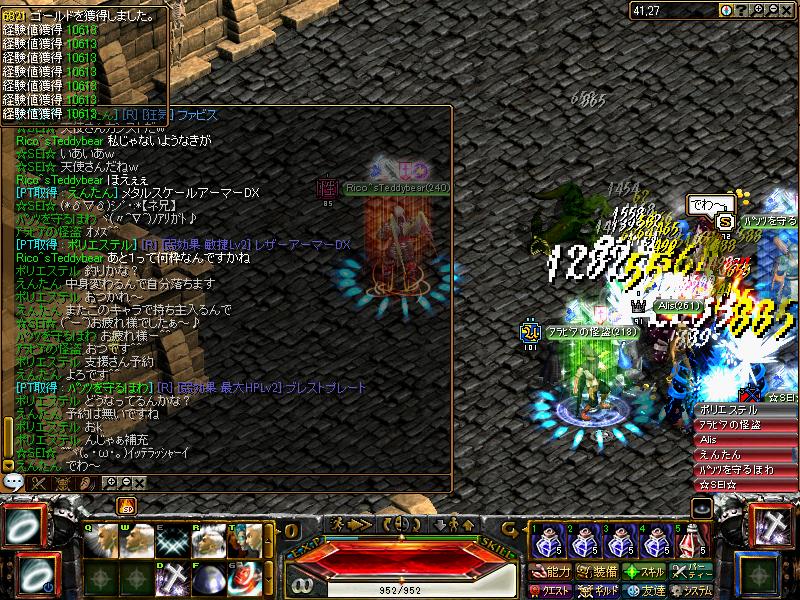Screen dimensions: 800x600
Task: Open the 装備 (Equipment) window
Action: click(x=596, y=572)
